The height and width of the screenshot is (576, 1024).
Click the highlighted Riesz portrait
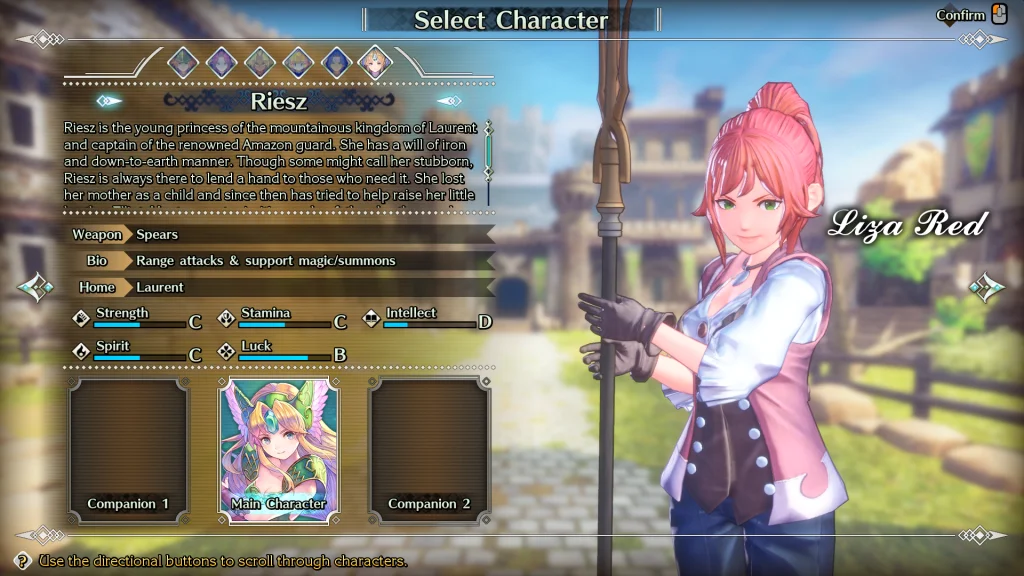[x=375, y=63]
